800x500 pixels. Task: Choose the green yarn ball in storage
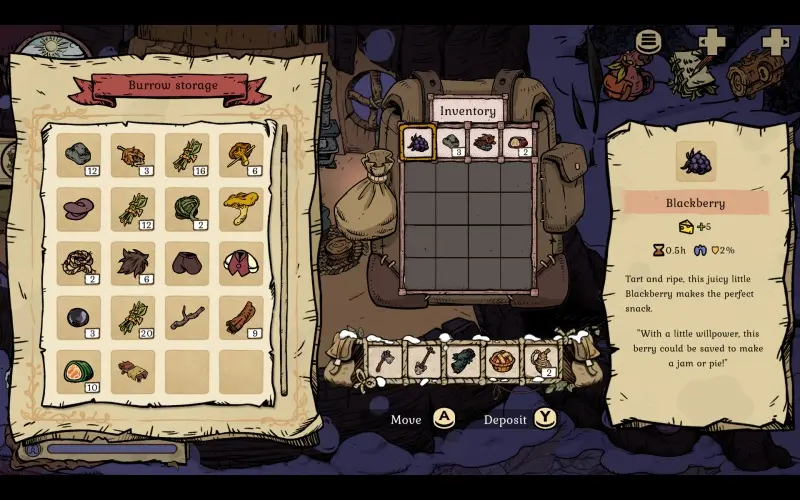tap(187, 208)
